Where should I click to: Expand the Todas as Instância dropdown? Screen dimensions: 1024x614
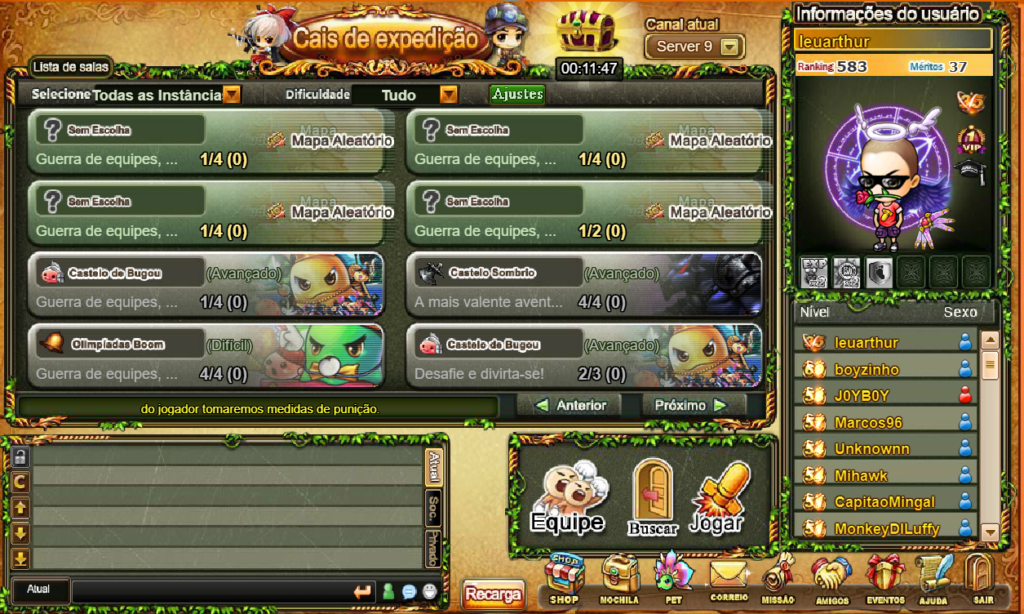232,95
